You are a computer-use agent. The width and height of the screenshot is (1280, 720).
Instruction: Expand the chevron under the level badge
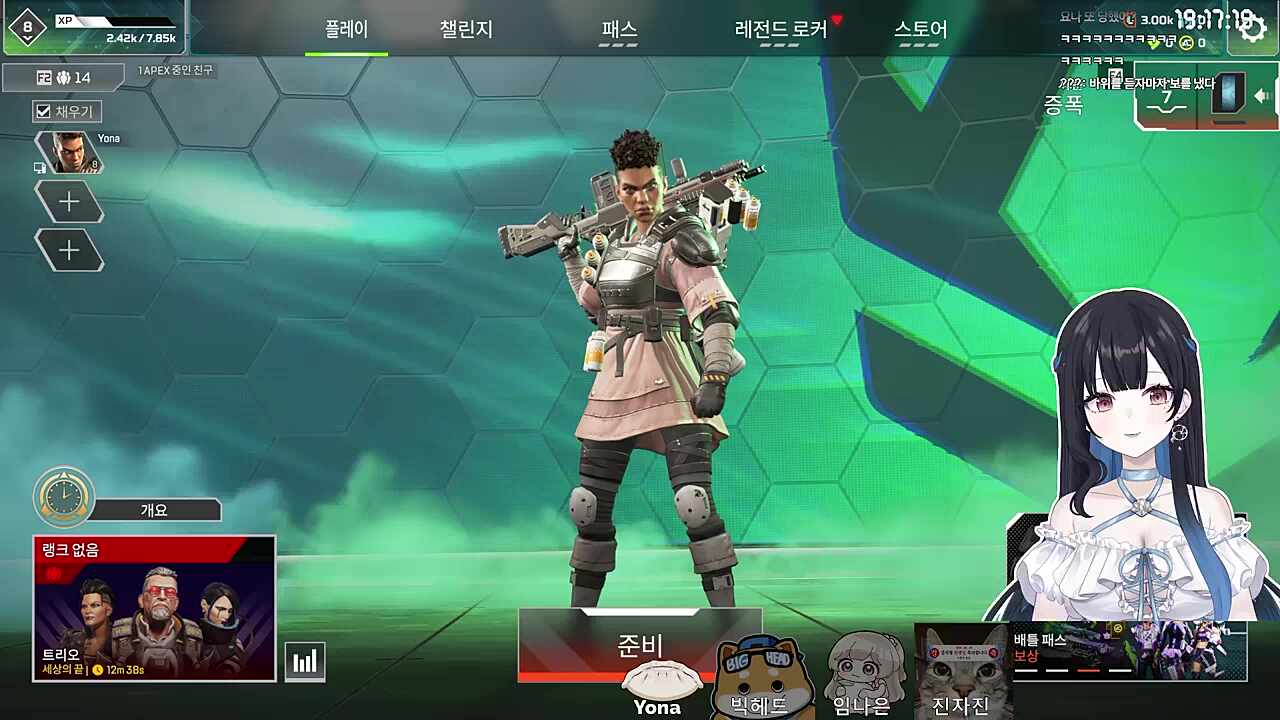pyautogui.click(x=27, y=38)
